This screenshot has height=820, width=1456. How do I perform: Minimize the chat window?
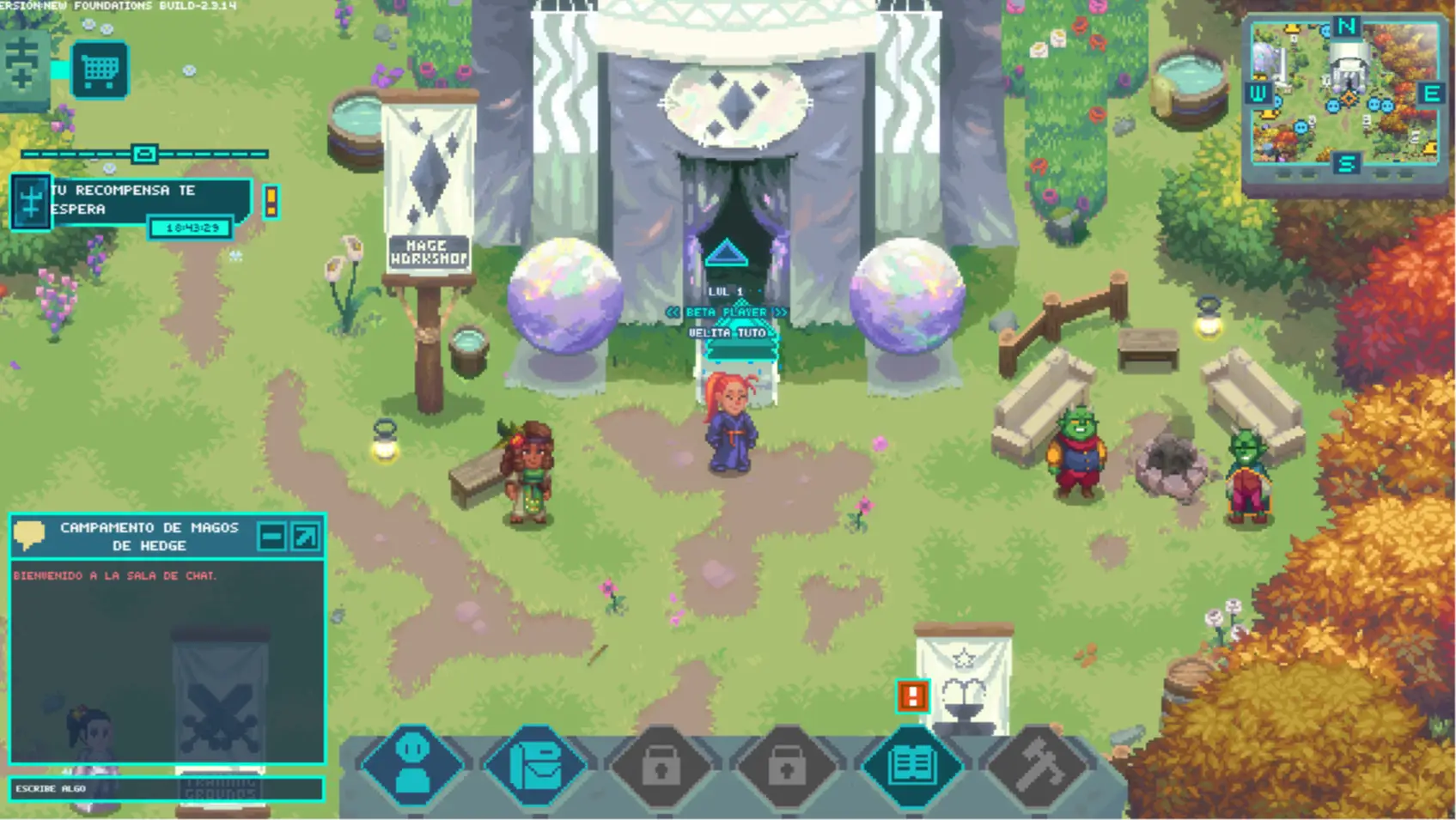tap(273, 537)
